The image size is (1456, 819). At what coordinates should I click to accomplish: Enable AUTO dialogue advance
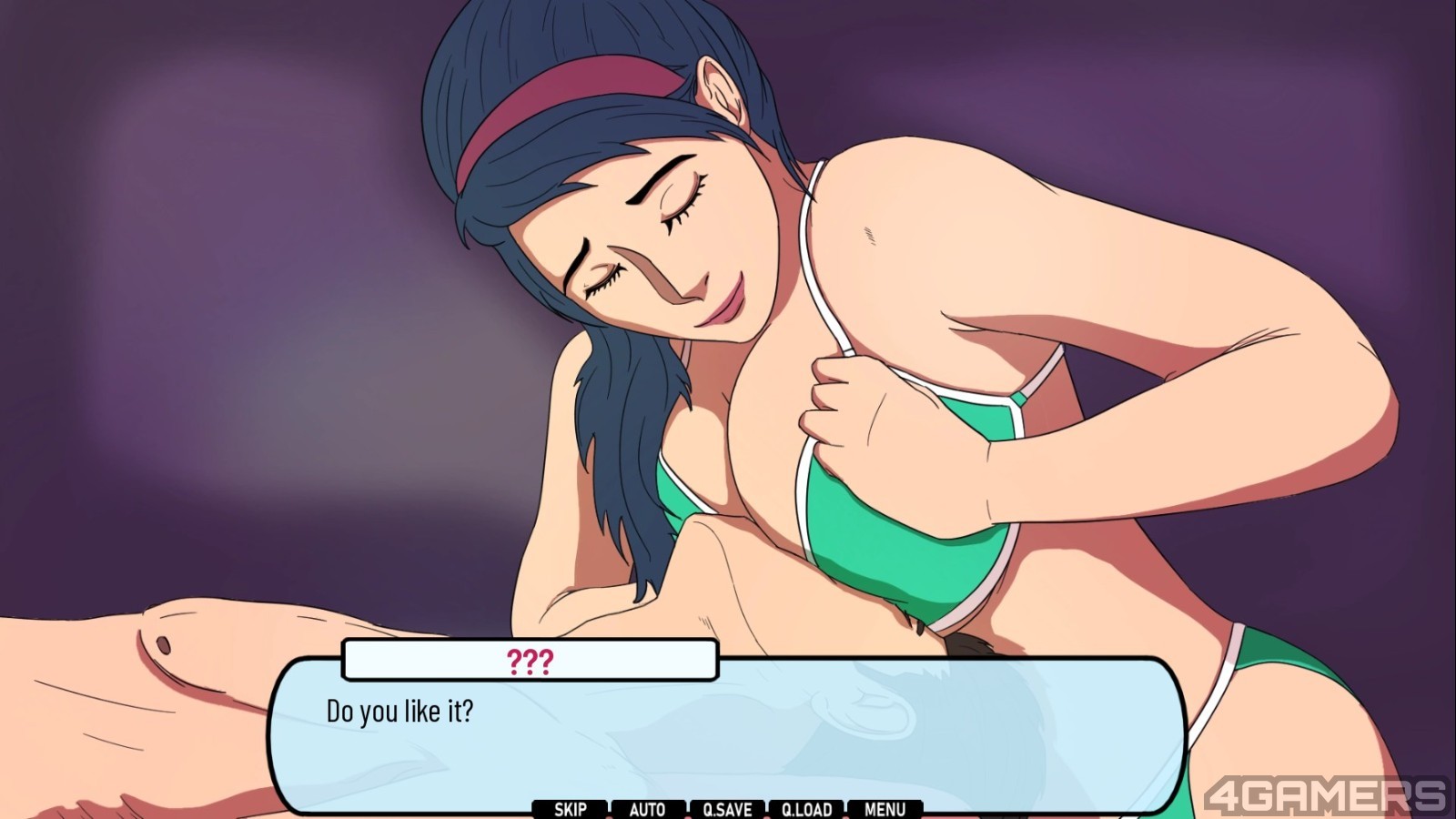[x=647, y=809]
